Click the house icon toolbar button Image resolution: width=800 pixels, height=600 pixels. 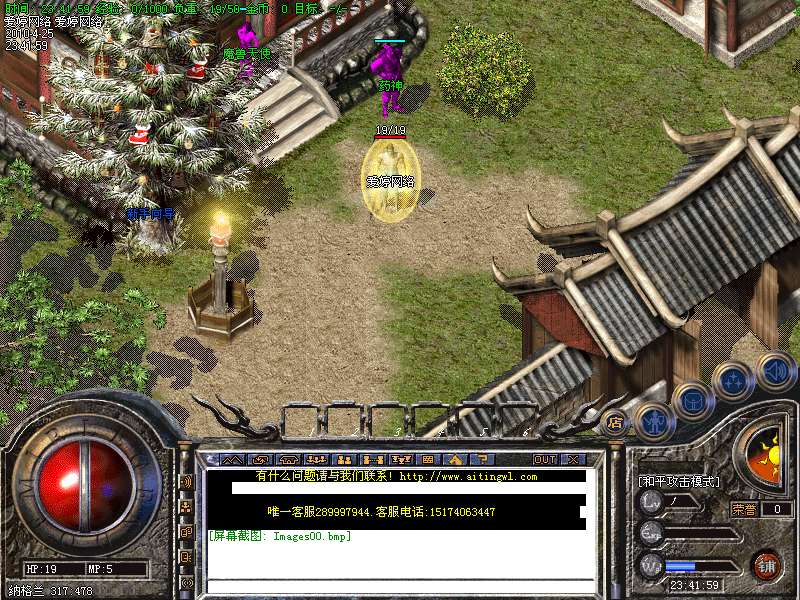(x=455, y=459)
